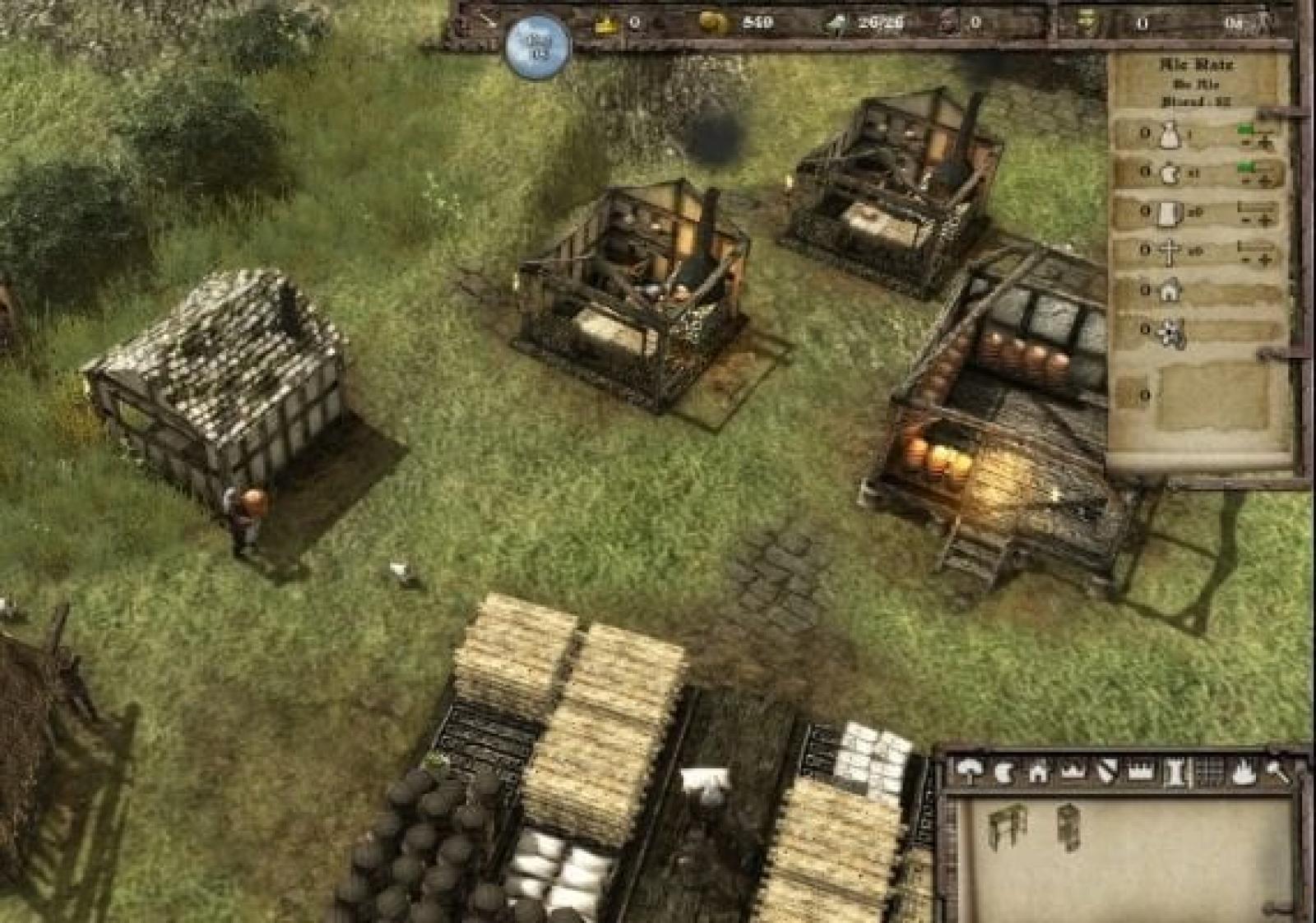Select the flame icon build tab

(x=1243, y=772)
